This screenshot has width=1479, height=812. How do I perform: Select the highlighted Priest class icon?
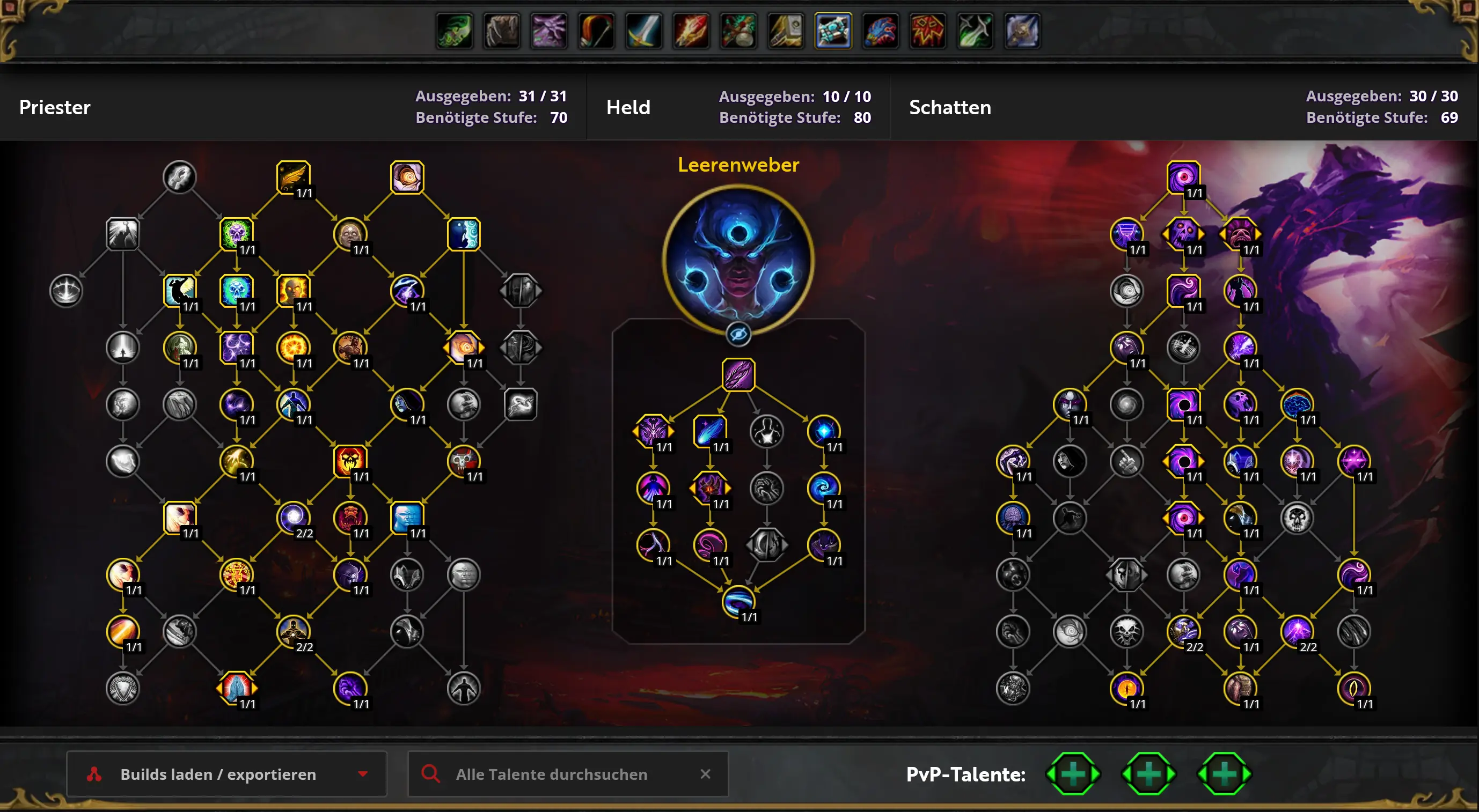833,31
